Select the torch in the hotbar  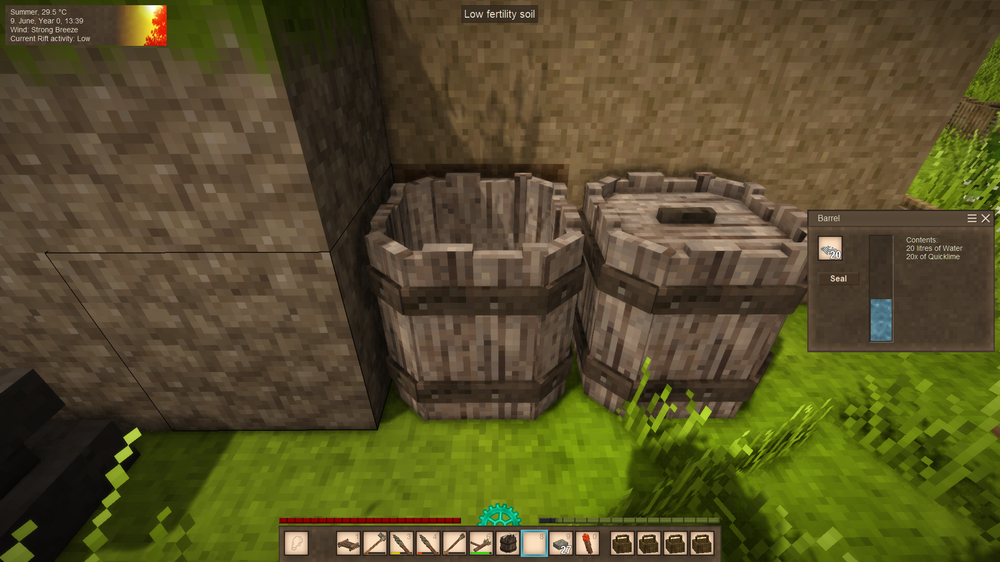click(x=589, y=543)
